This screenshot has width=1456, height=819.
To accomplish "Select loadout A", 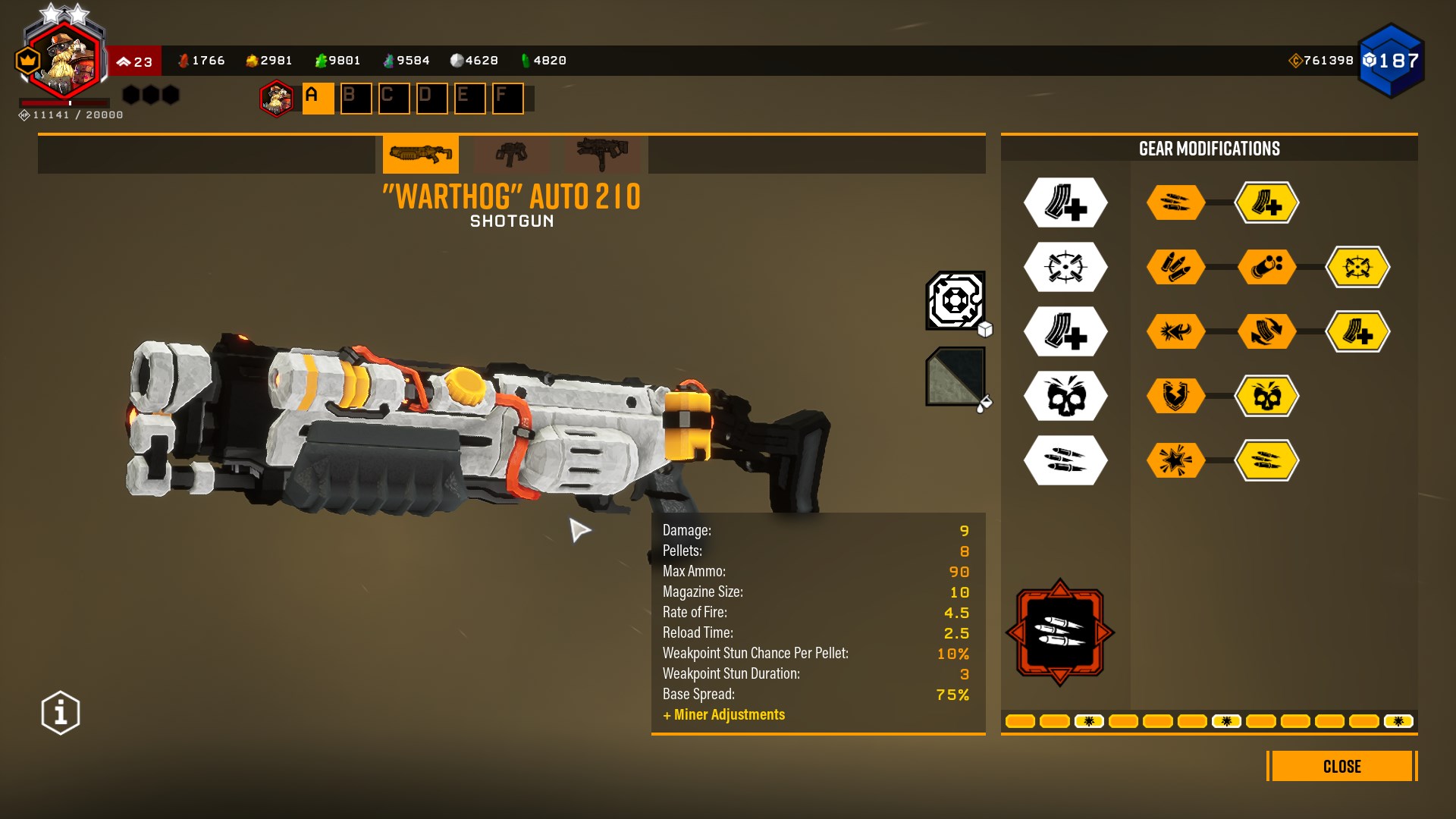I will point(318,99).
